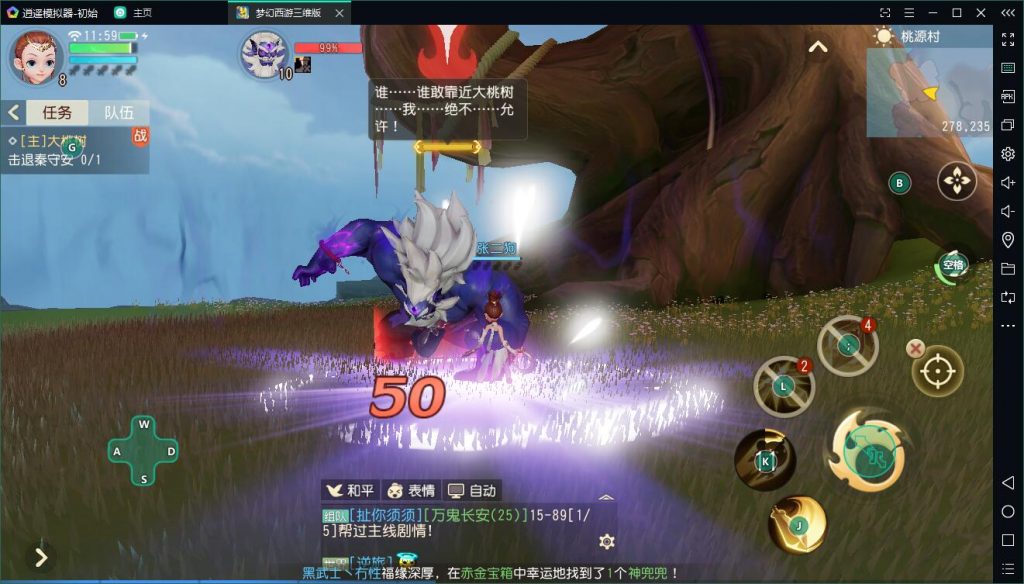This screenshot has height=584, width=1024.
Task: Switch to the 任务 quest tab
Action: tap(57, 113)
